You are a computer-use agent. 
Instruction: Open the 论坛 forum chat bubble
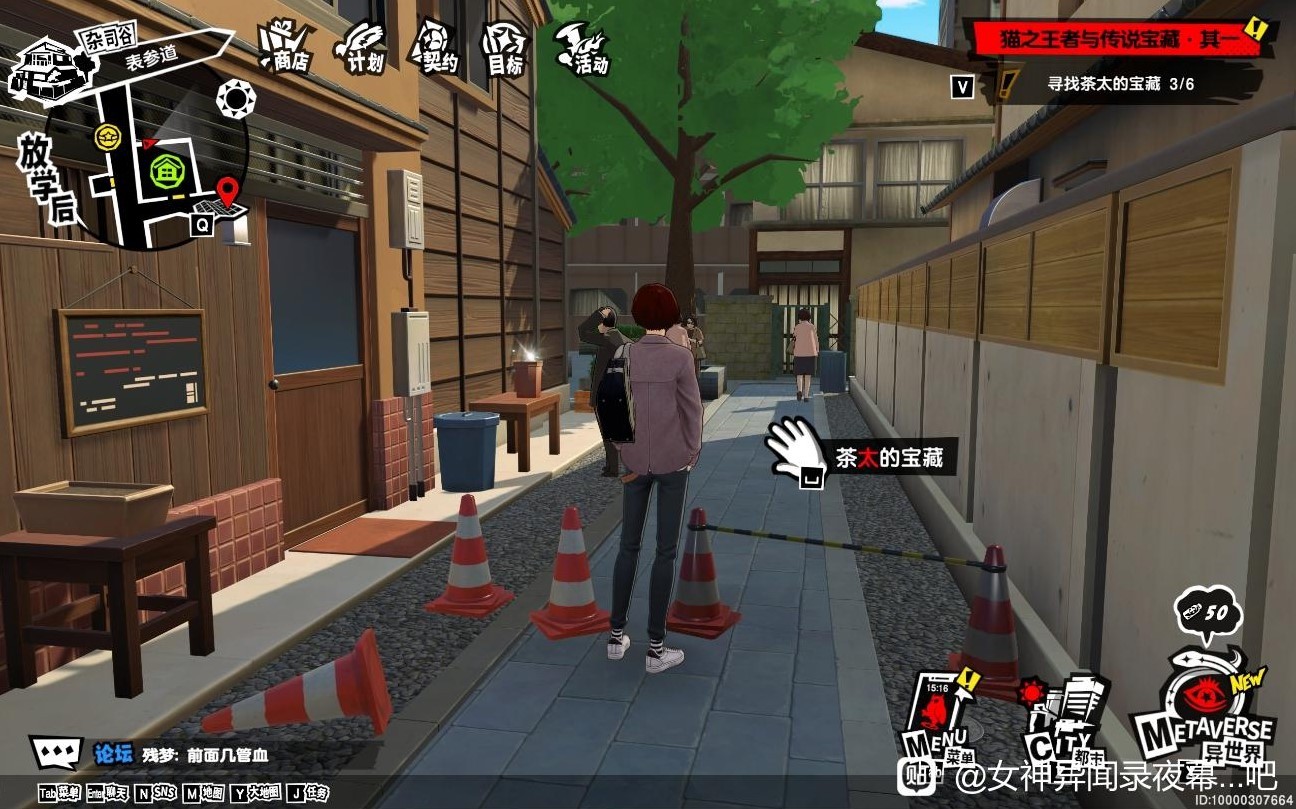tap(56, 753)
